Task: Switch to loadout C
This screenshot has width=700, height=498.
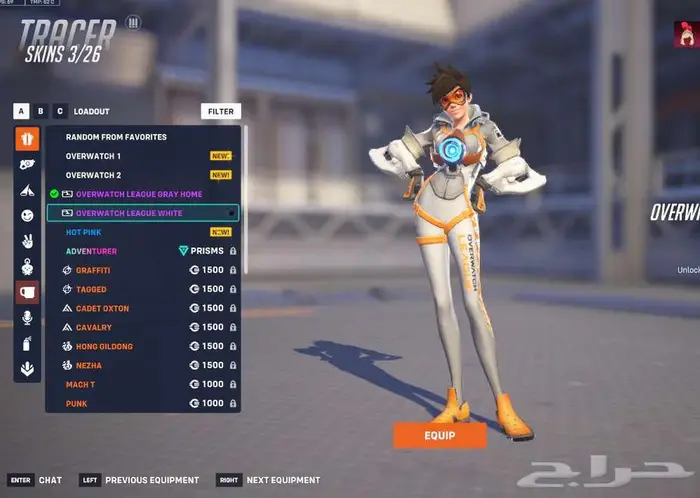Action: coord(60,112)
